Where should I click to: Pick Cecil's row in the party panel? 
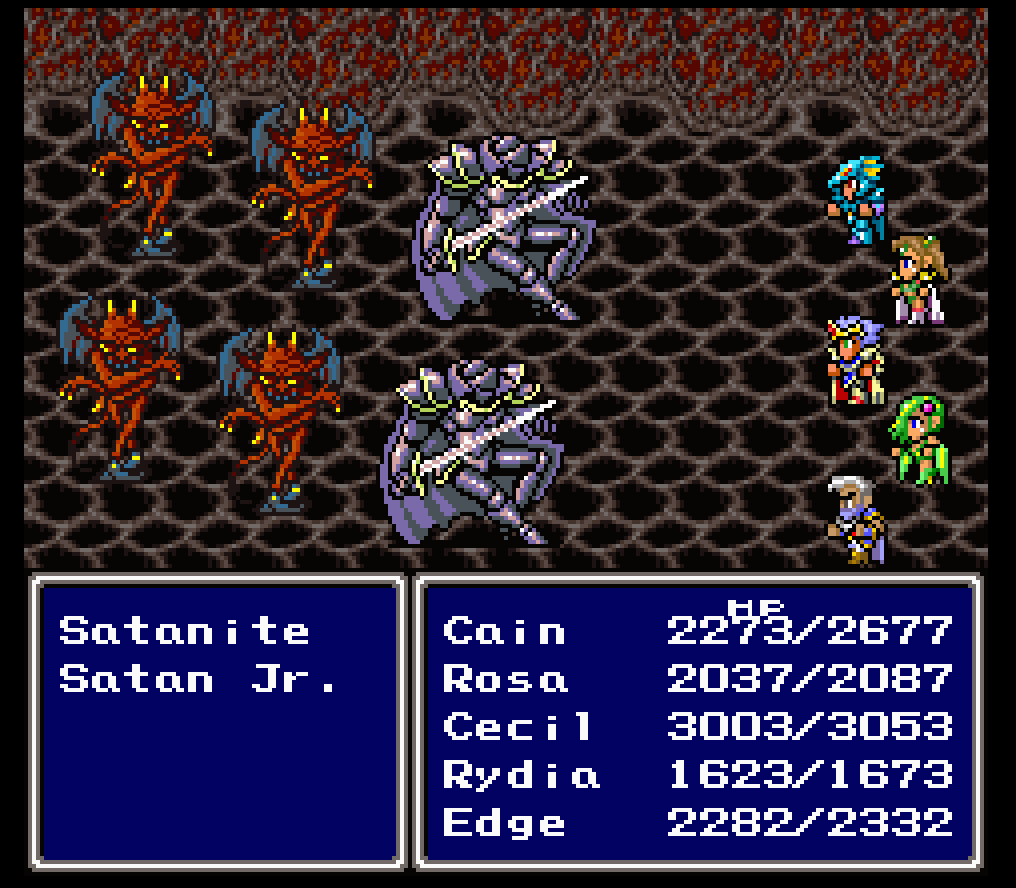click(x=518, y=727)
